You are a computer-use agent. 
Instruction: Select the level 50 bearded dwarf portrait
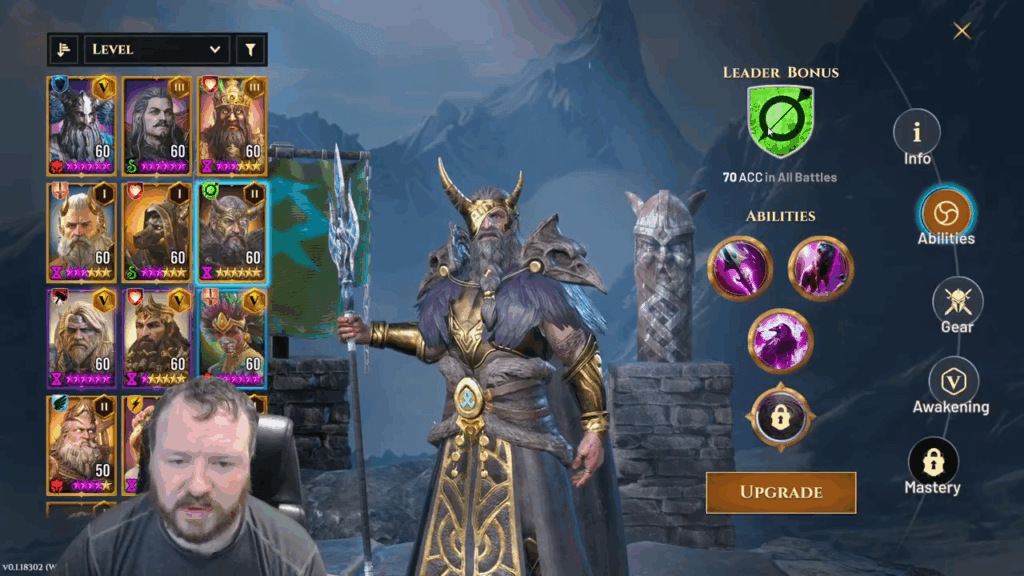click(82, 443)
